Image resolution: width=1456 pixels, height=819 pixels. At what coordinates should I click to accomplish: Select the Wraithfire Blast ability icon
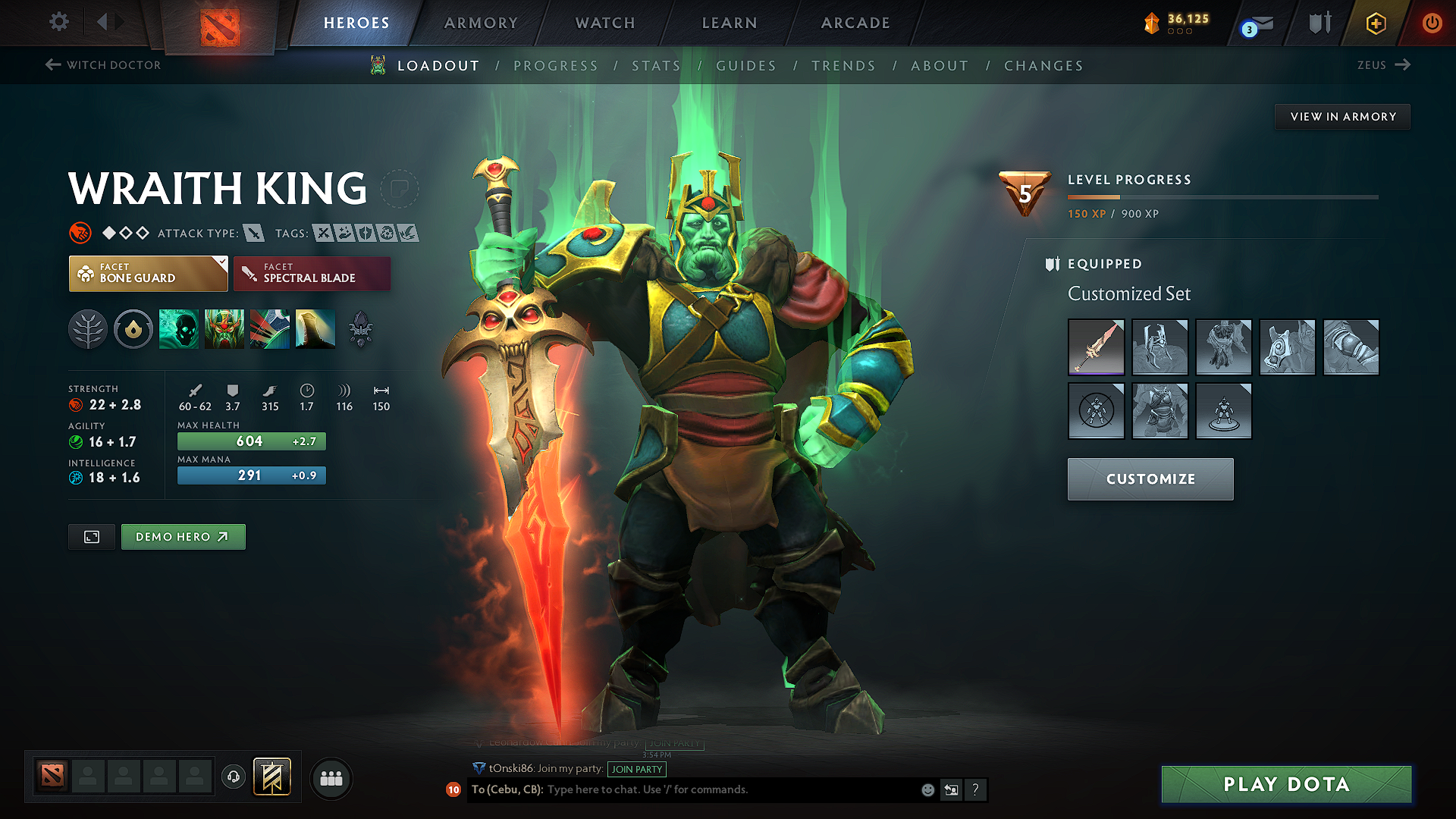(178, 329)
